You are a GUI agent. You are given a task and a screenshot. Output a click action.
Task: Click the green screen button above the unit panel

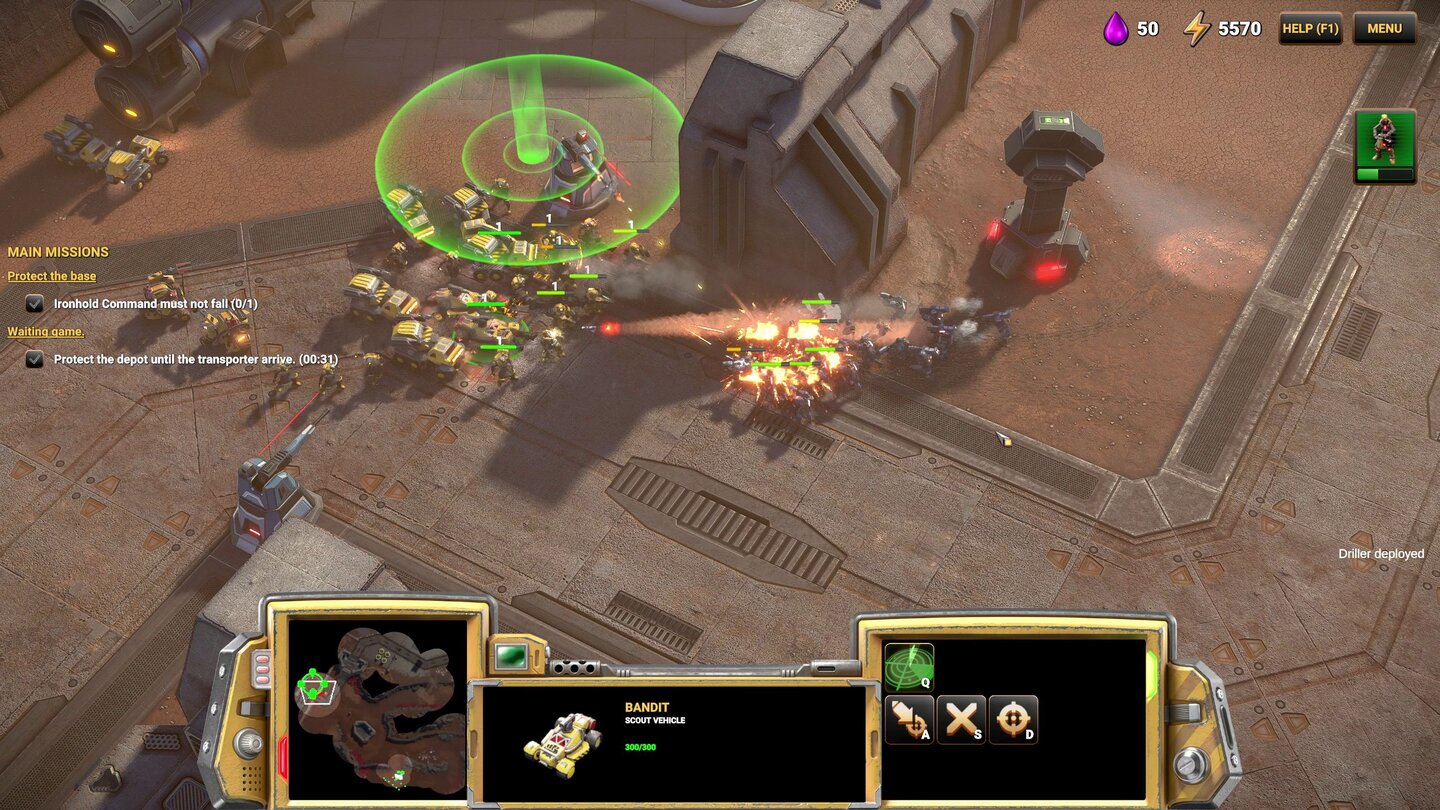tap(512, 655)
